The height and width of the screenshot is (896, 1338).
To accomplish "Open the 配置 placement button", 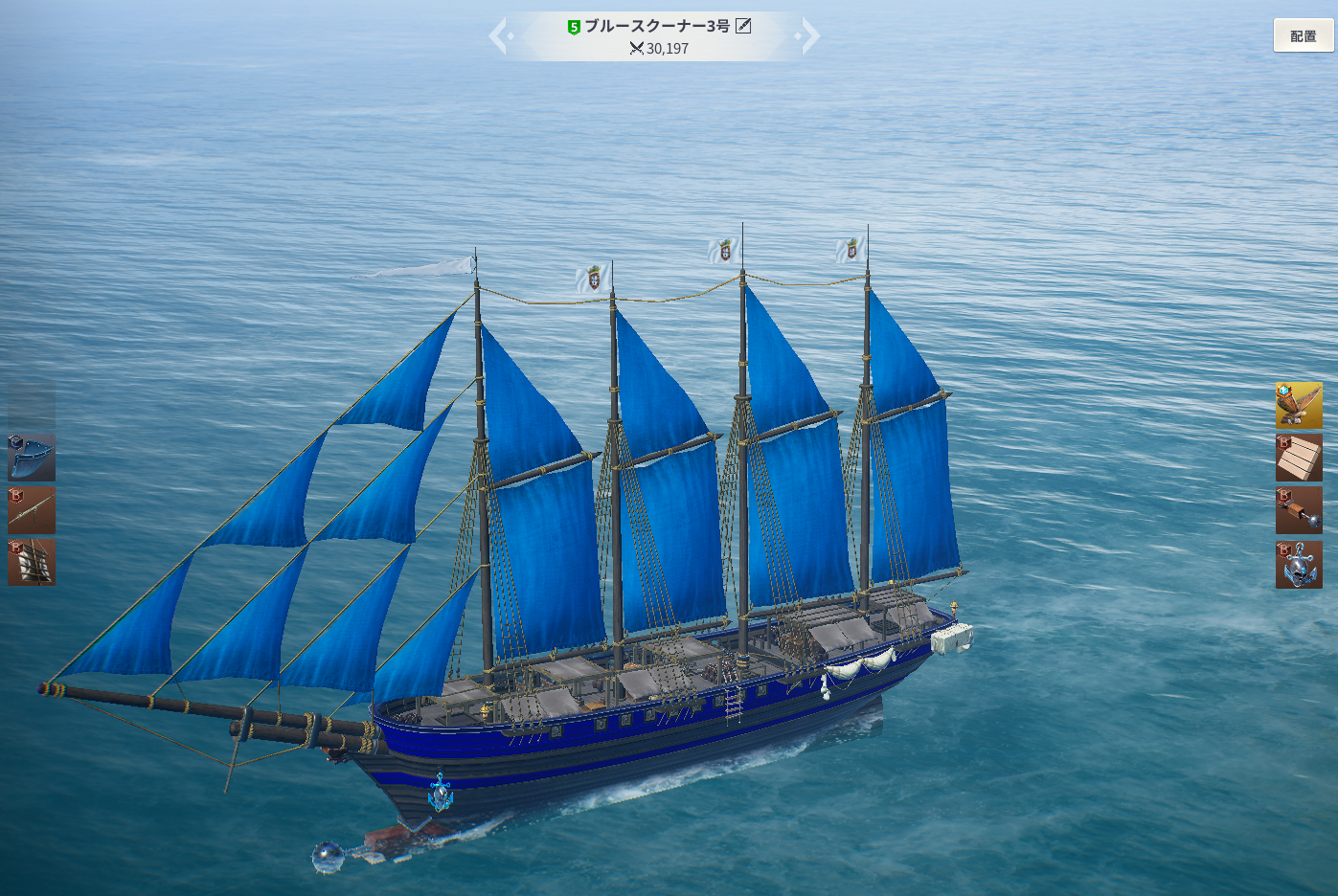I will pyautogui.click(x=1303, y=35).
